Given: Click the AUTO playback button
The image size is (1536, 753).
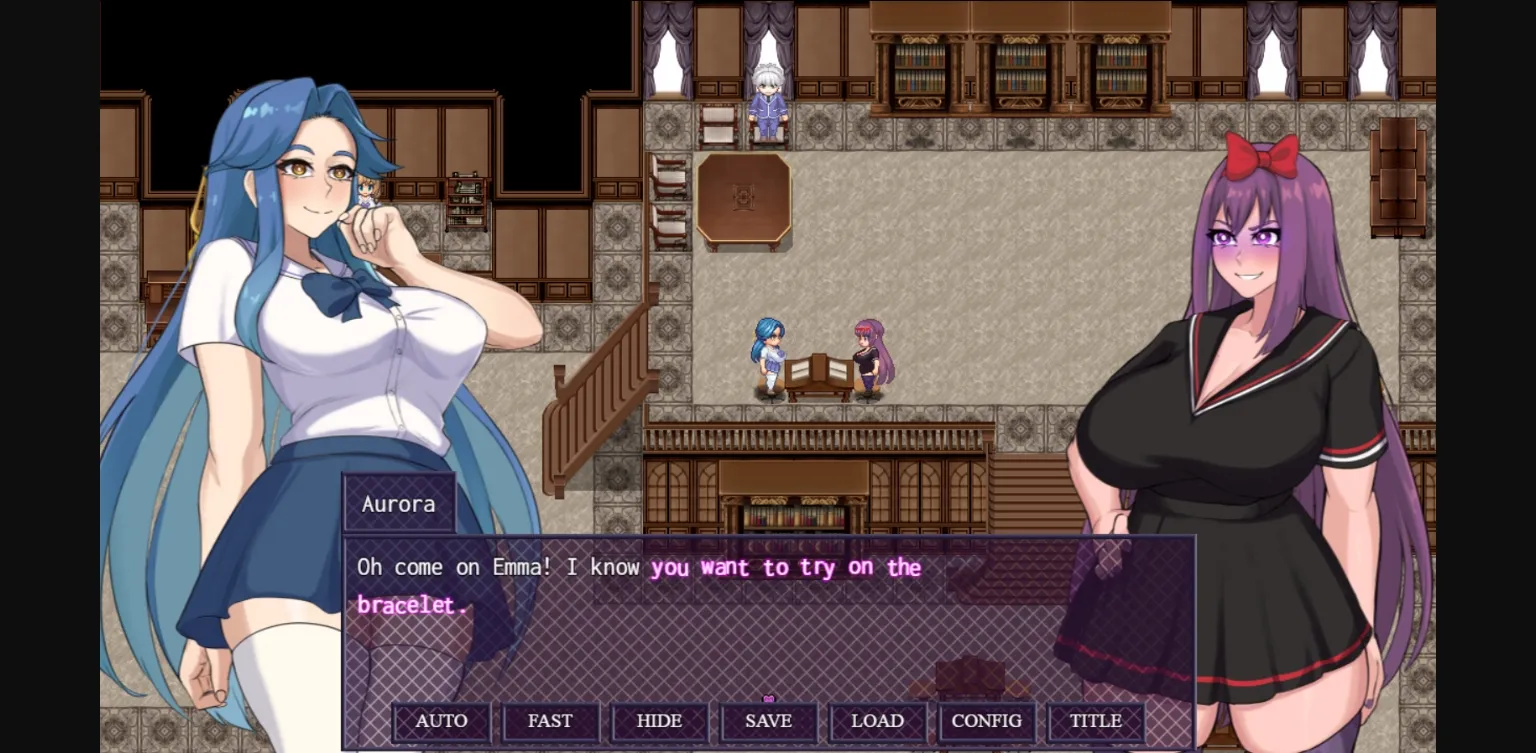Looking at the screenshot, I should (441, 721).
